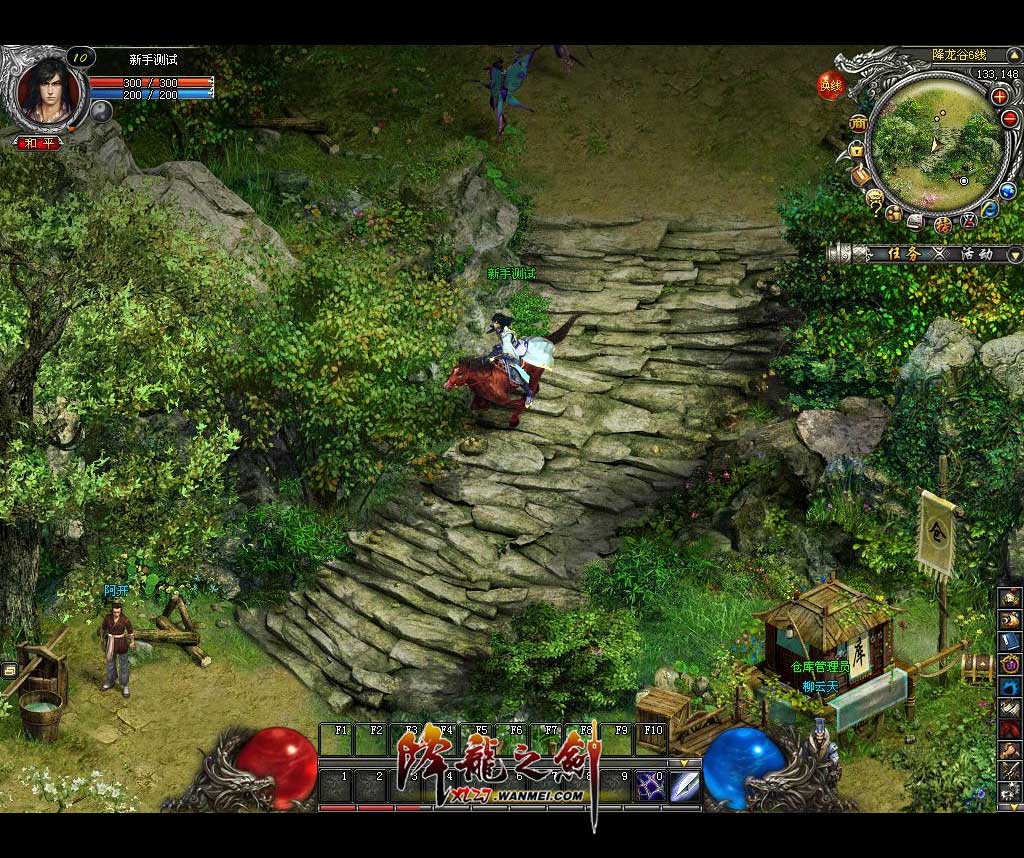Open the 商 shop icon beside the minimap
The image size is (1024, 858).
pyautogui.click(x=858, y=122)
